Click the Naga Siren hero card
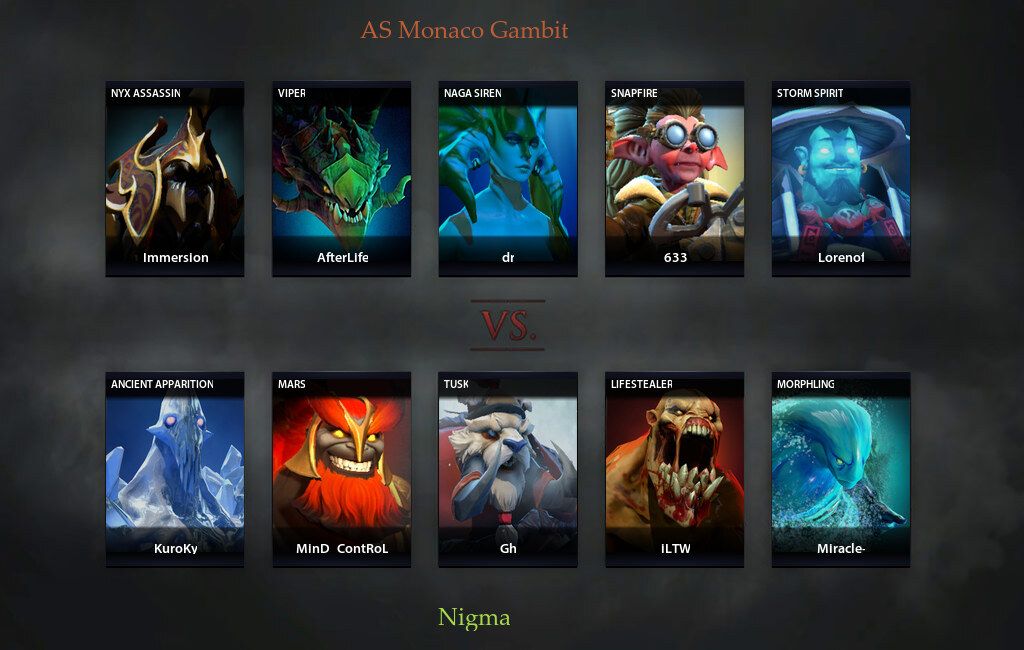The height and width of the screenshot is (650, 1024). 508,179
